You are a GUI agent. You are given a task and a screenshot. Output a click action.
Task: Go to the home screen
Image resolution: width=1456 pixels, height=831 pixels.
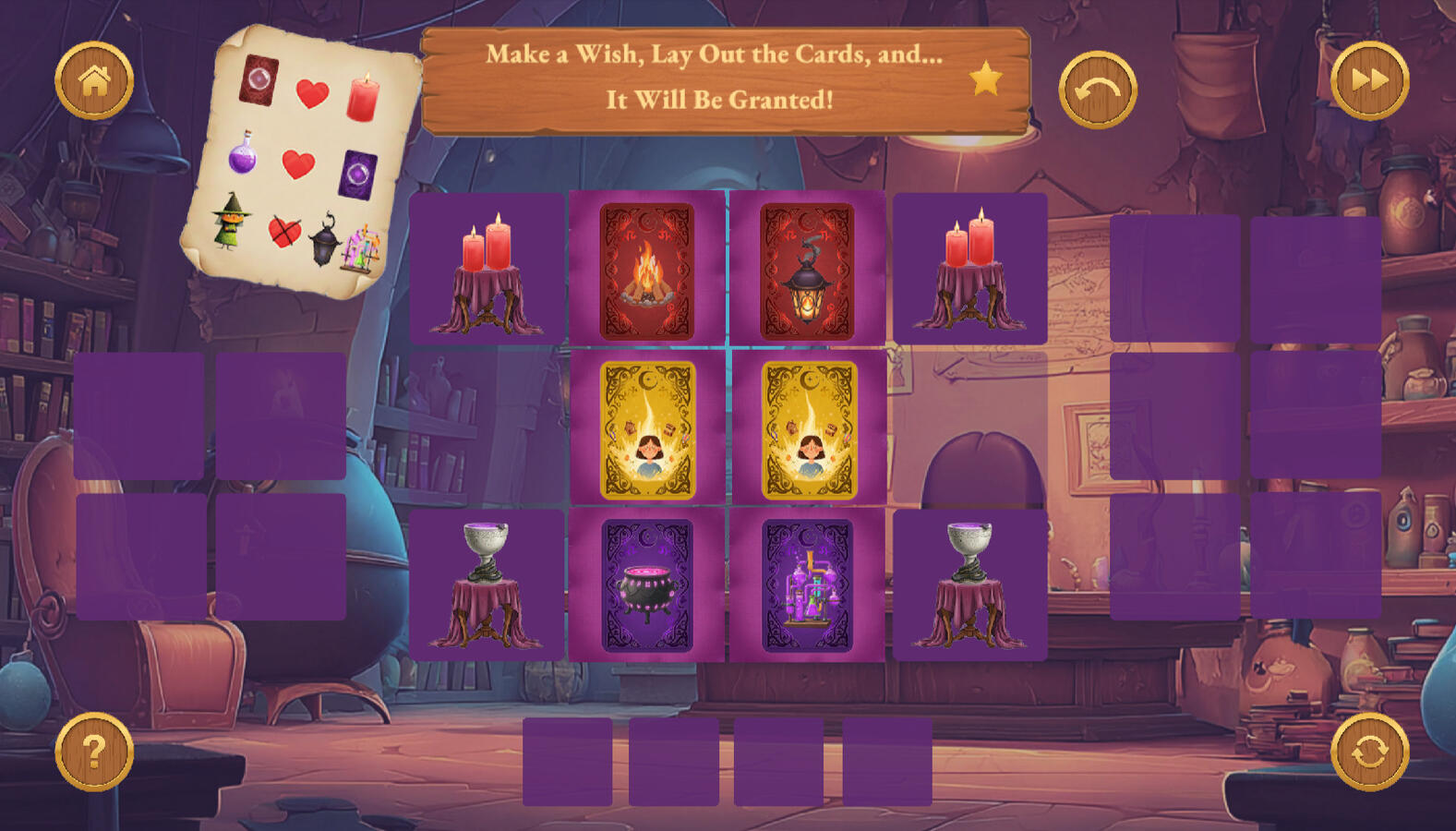94,81
